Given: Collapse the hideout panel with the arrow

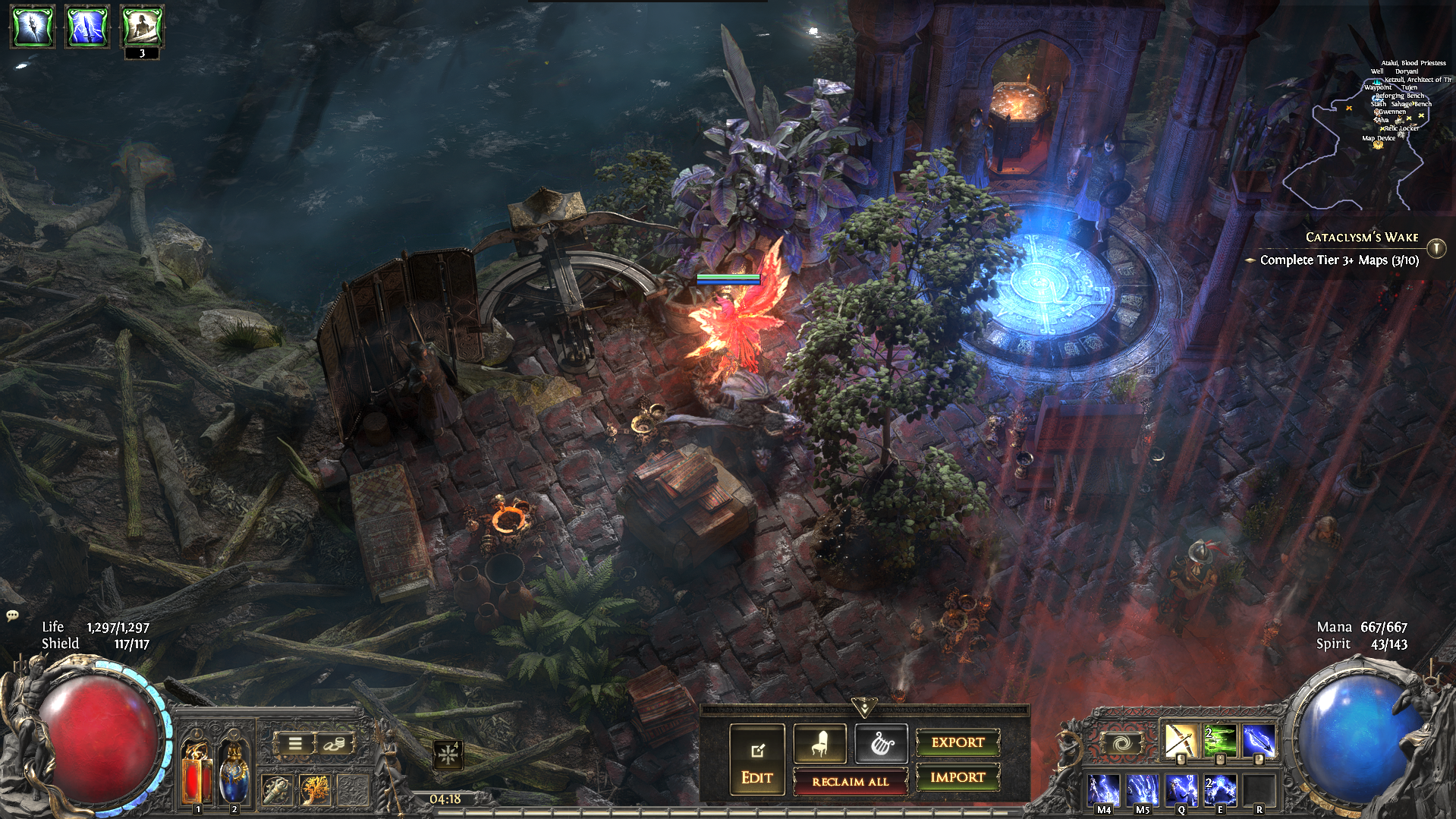Looking at the screenshot, I should [x=864, y=707].
